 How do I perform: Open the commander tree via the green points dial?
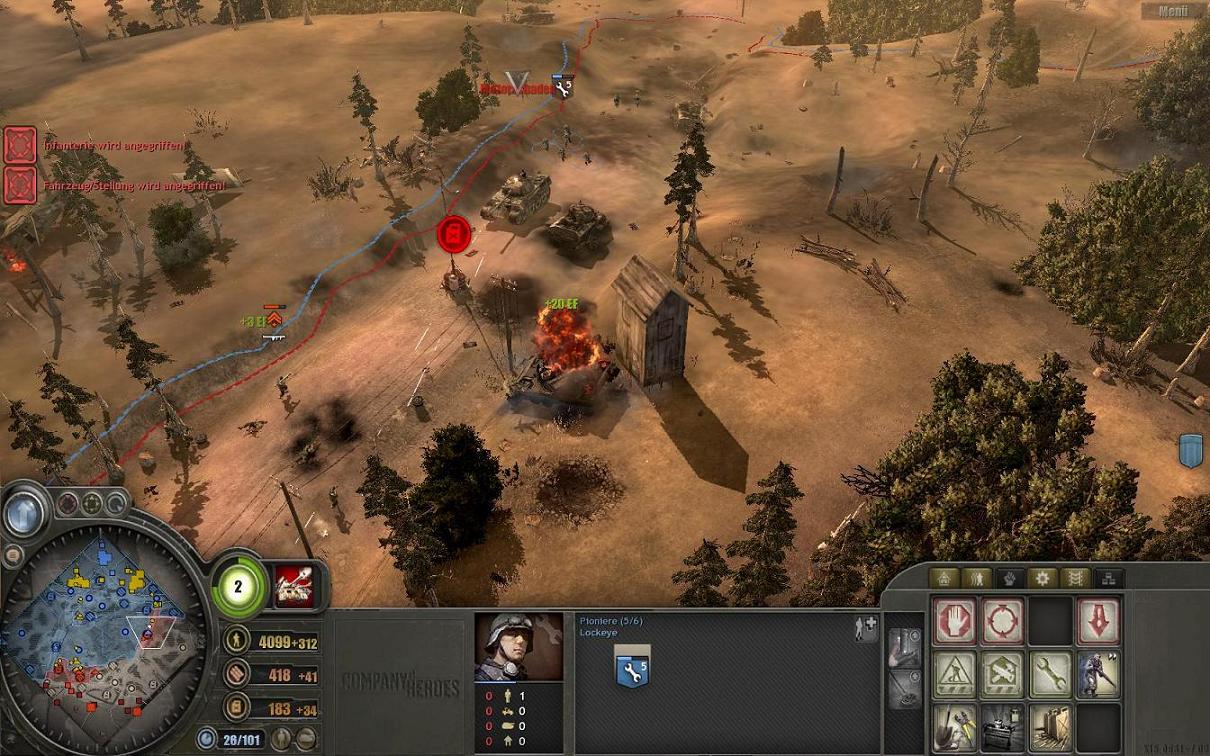(x=239, y=586)
